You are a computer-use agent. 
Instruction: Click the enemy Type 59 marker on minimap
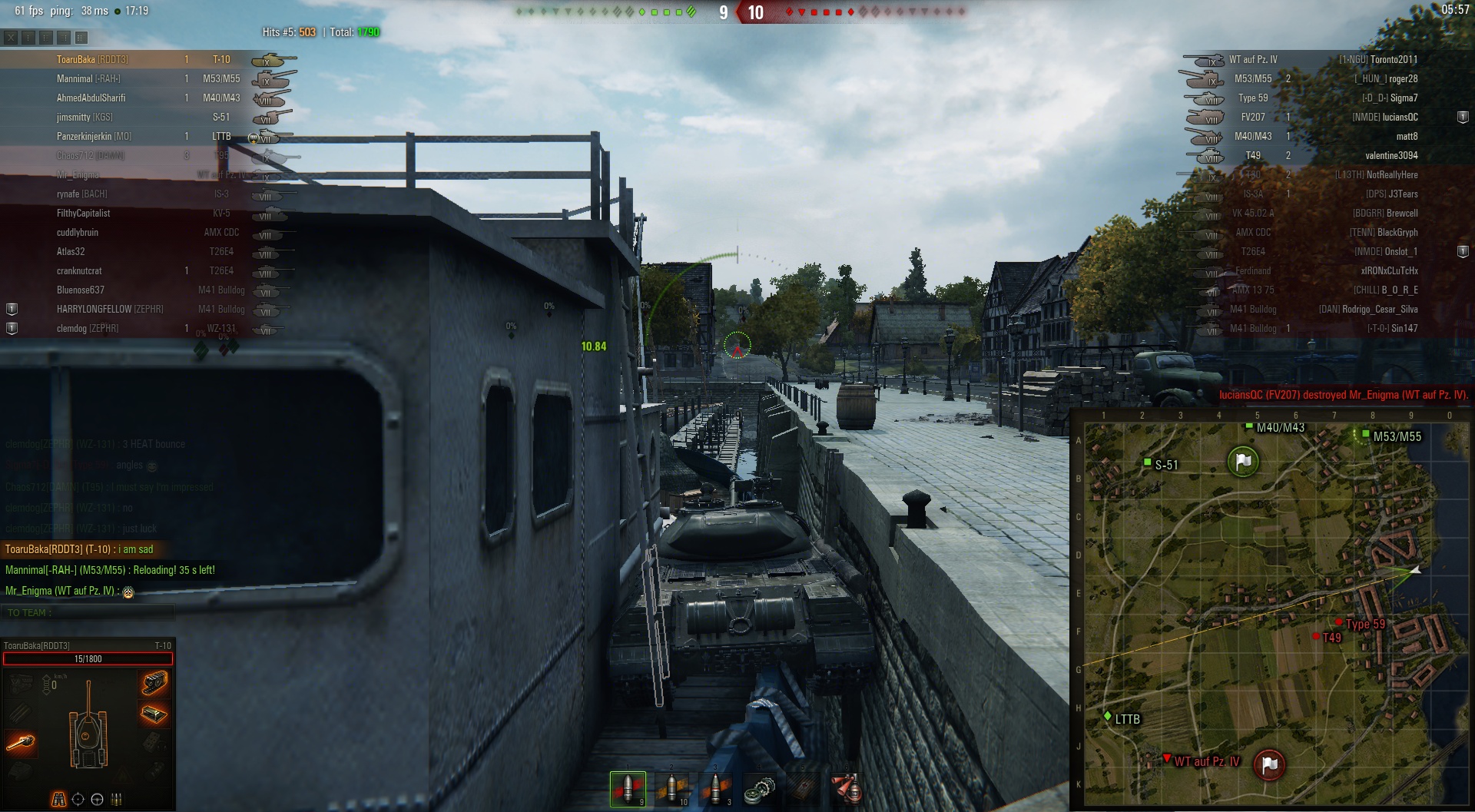click(1339, 622)
